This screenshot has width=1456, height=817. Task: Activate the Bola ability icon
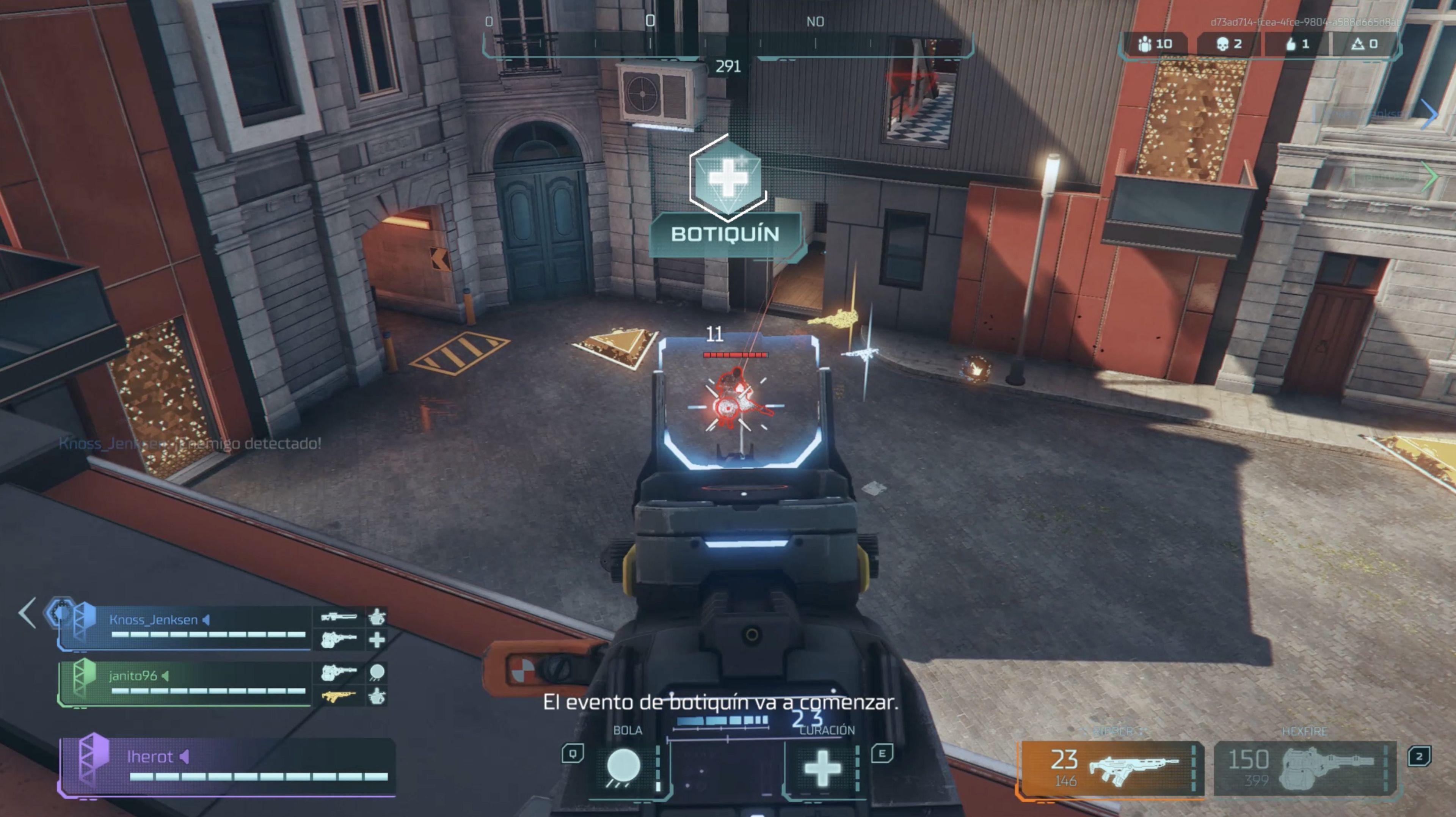[x=623, y=767]
